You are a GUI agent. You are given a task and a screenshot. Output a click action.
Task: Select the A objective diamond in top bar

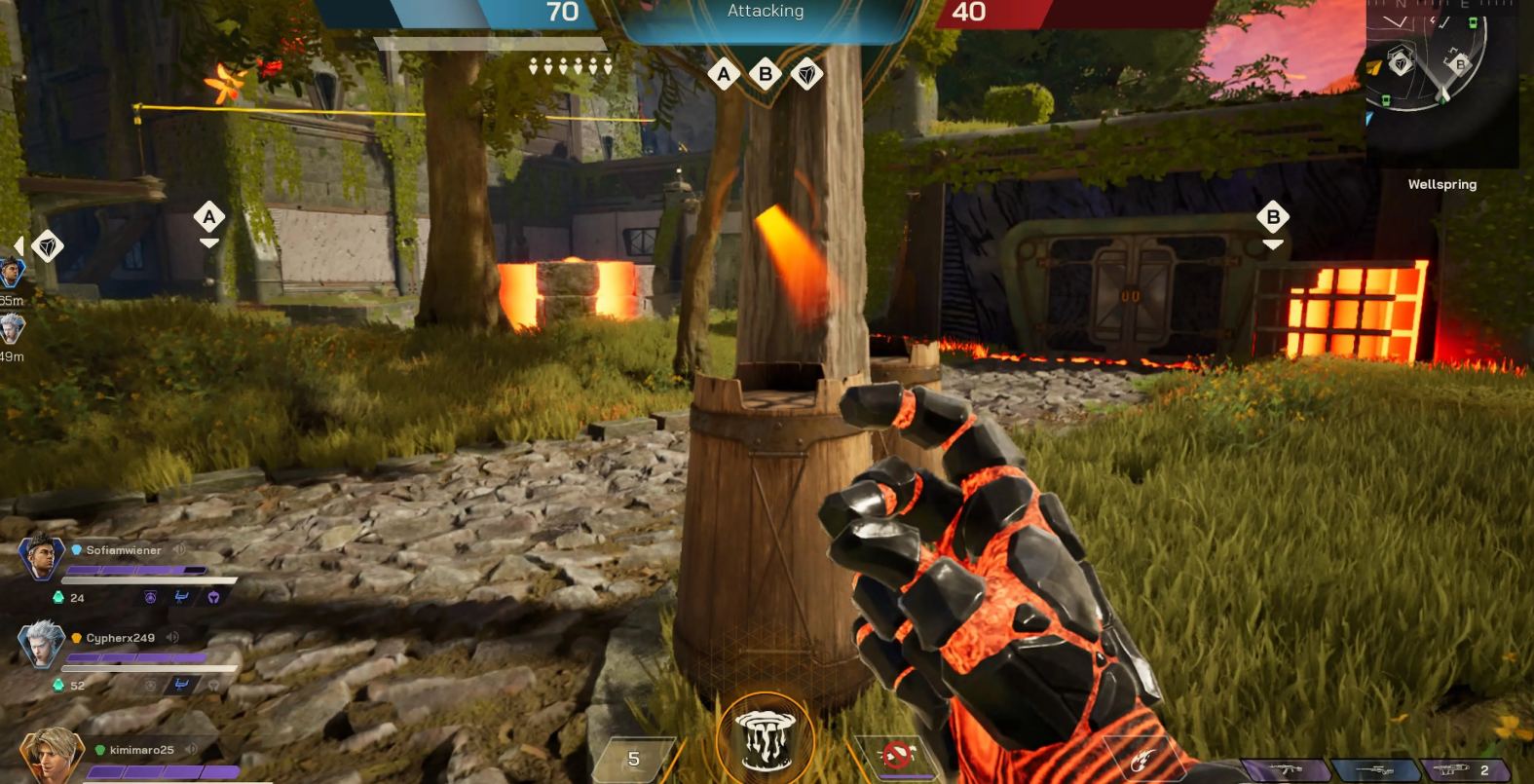click(724, 74)
